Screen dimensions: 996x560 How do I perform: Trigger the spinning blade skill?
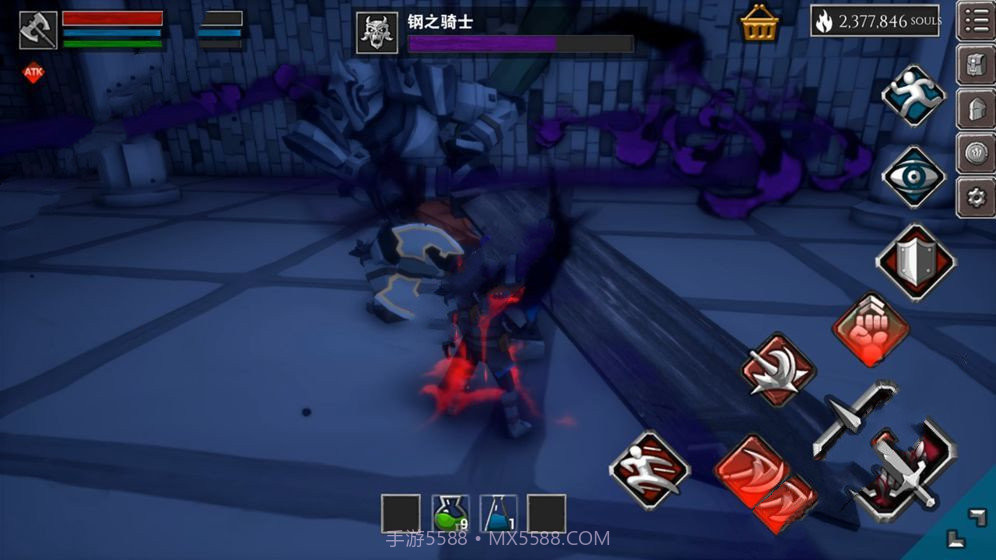point(779,370)
